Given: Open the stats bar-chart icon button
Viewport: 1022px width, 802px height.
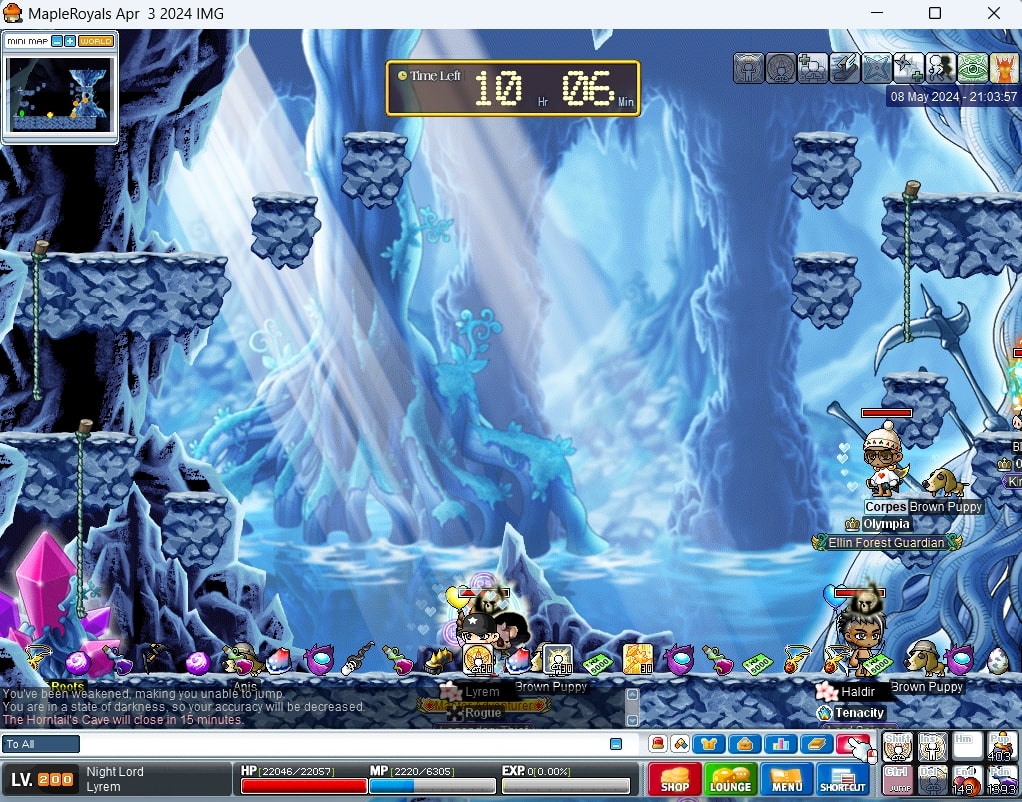Looking at the screenshot, I should (781, 744).
